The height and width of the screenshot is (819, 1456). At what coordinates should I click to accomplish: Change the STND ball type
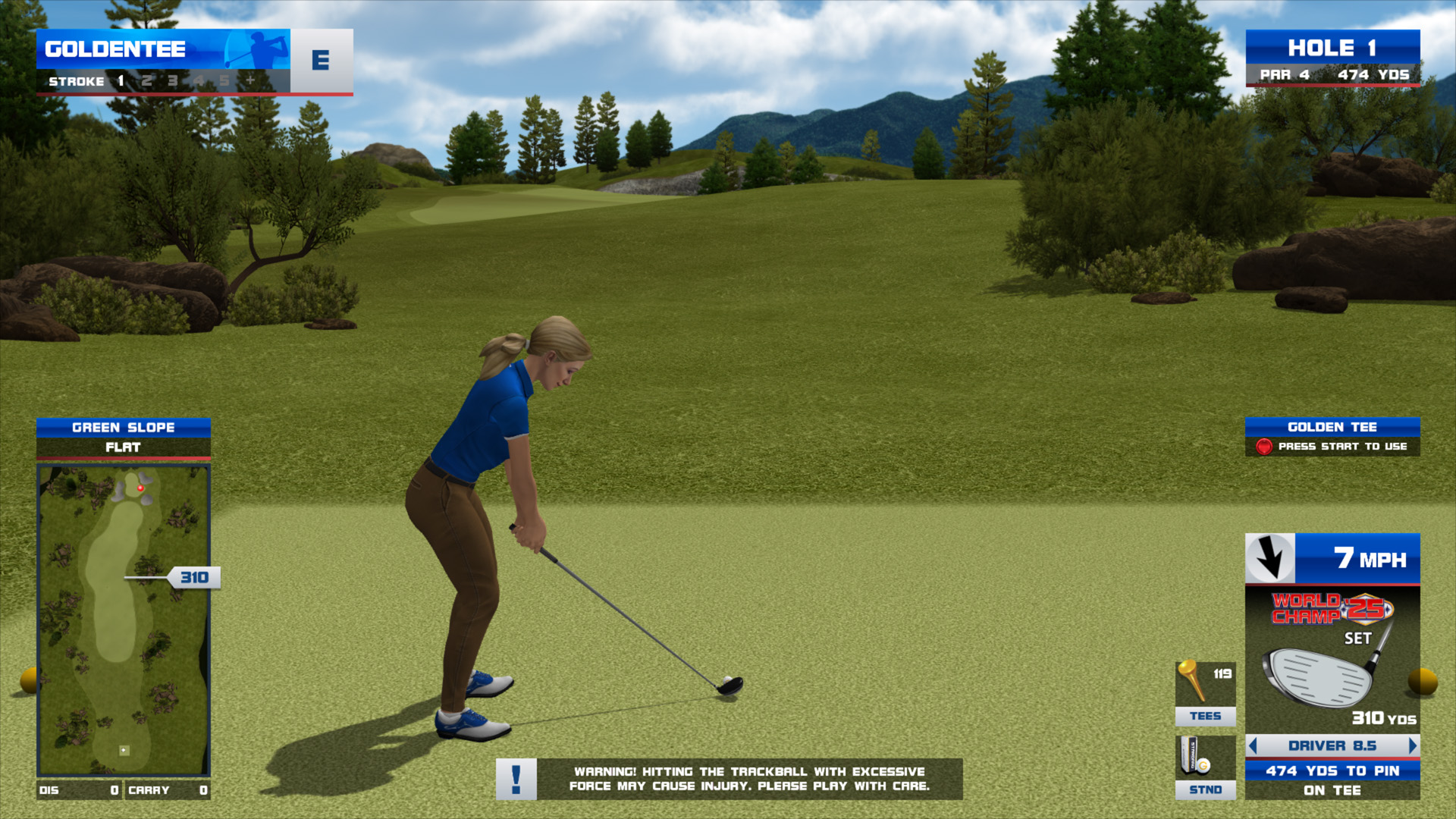click(x=1205, y=767)
